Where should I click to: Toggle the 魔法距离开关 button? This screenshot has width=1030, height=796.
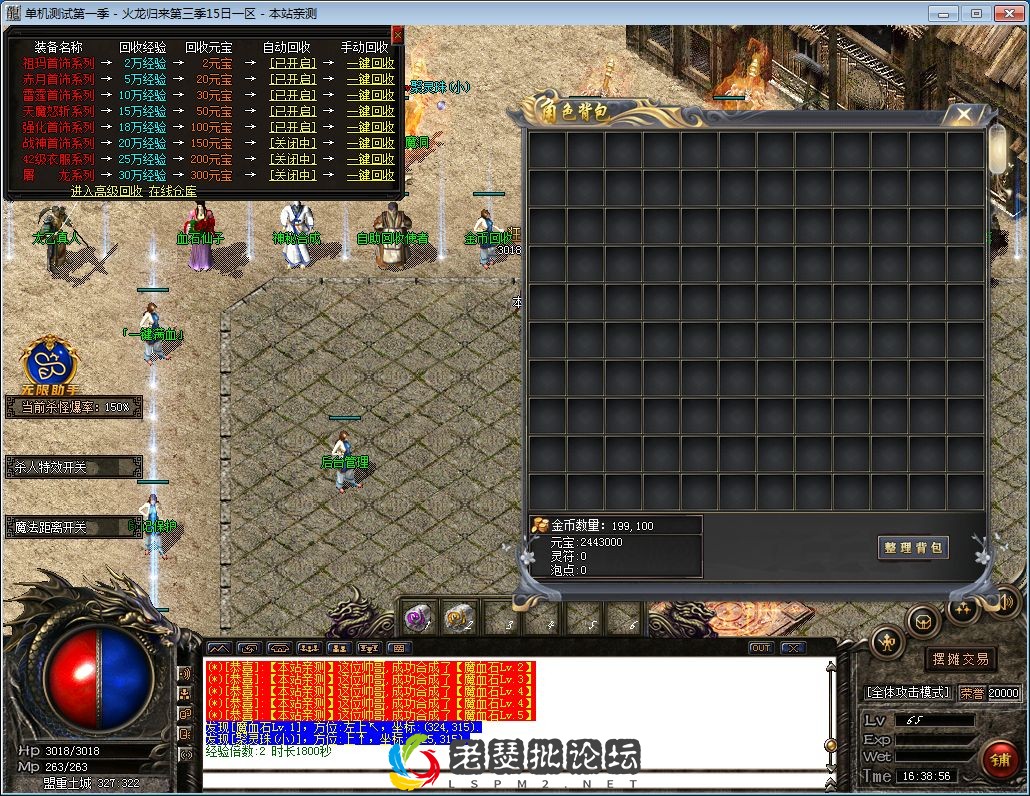click(73, 527)
